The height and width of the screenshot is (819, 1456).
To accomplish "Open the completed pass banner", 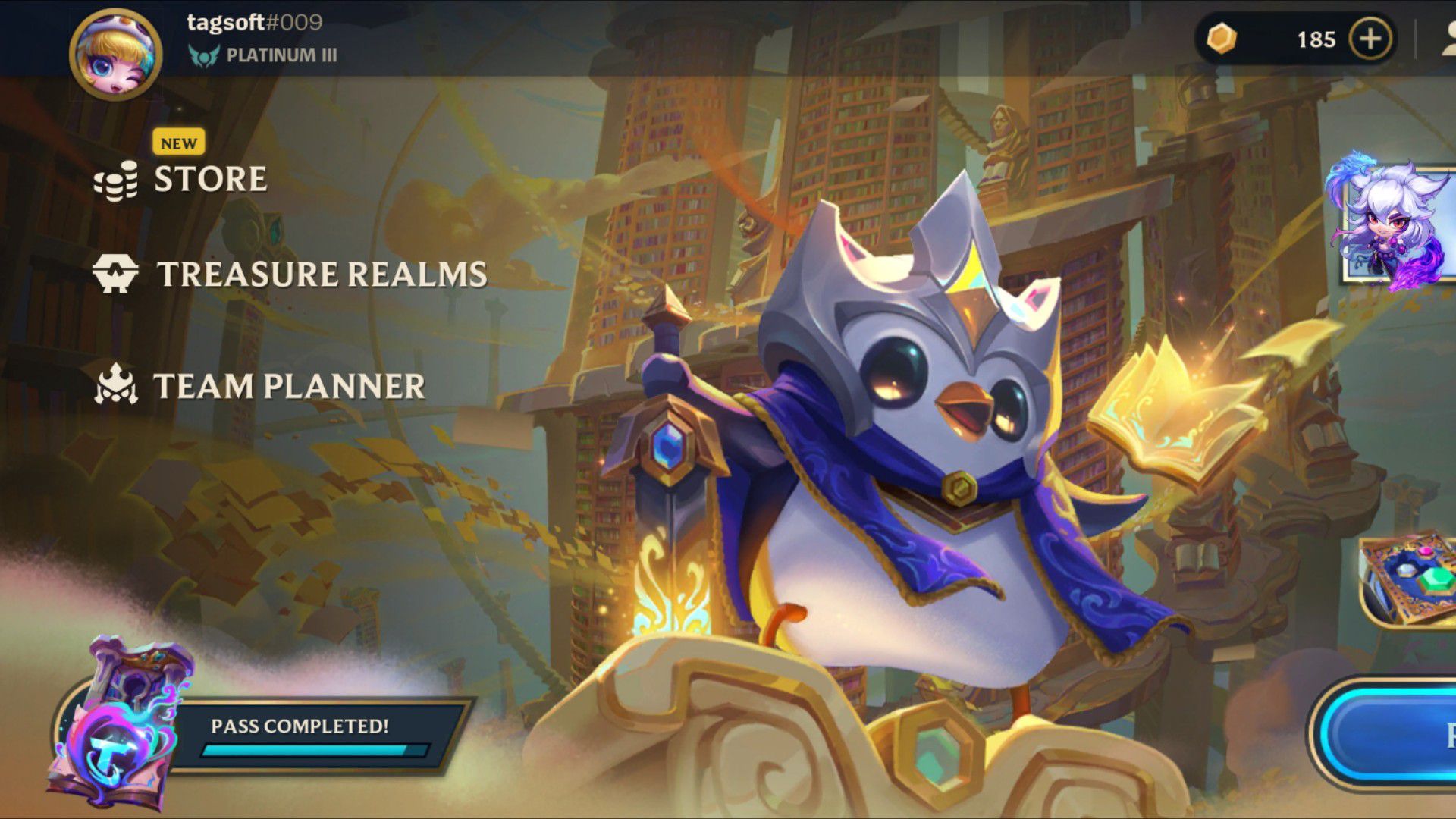I will (x=300, y=734).
